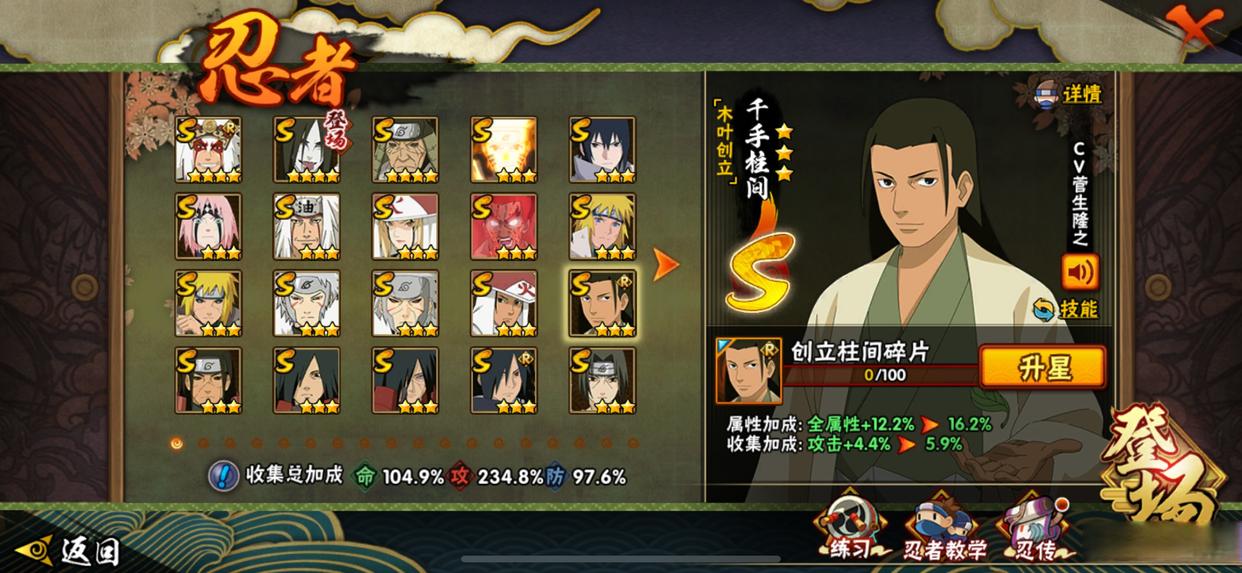Select the Orochimaru portrait tagged 登场
The image size is (1242, 573).
pyautogui.click(x=307, y=150)
